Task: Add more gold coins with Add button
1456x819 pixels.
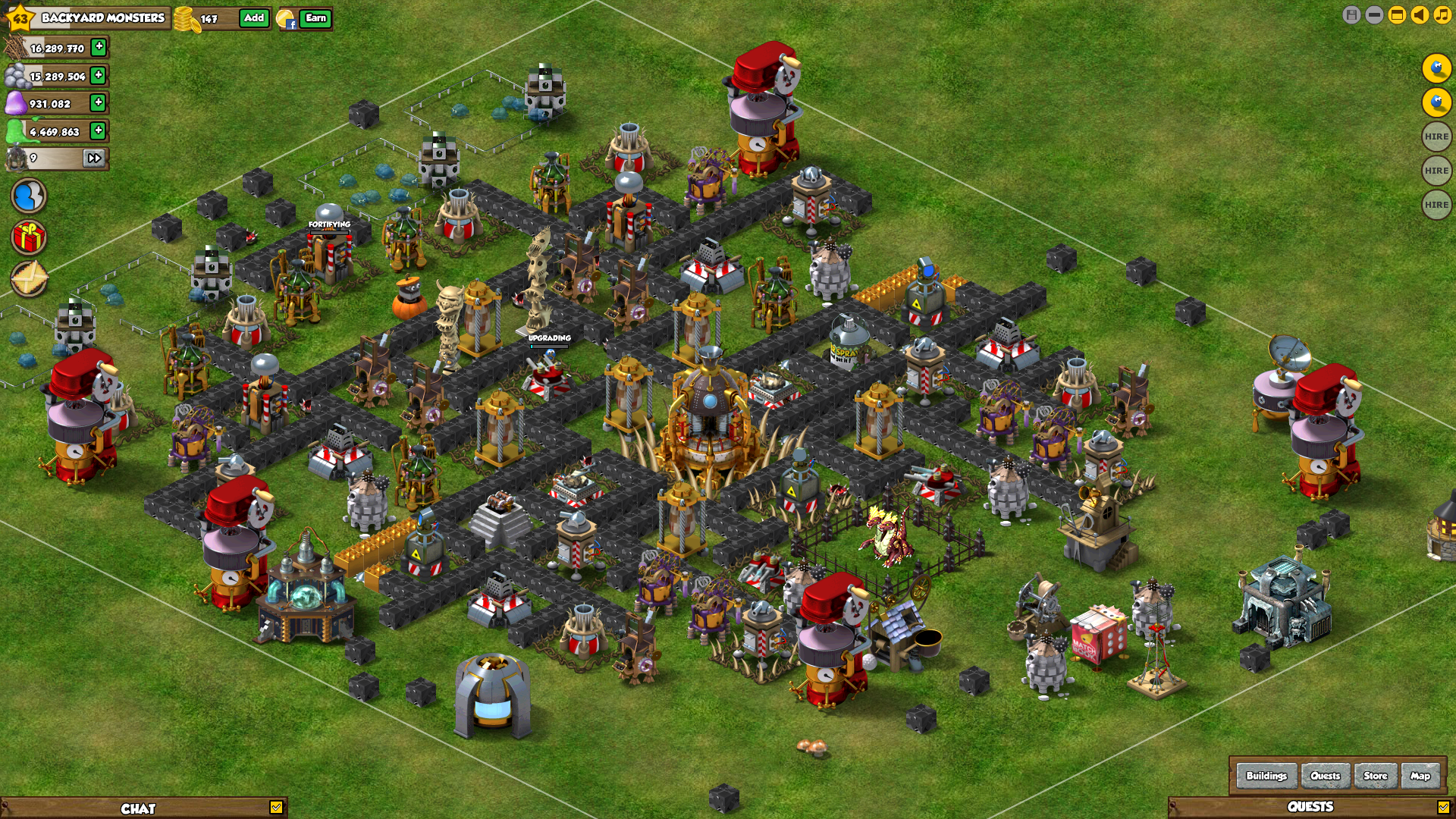Action: pos(254,18)
